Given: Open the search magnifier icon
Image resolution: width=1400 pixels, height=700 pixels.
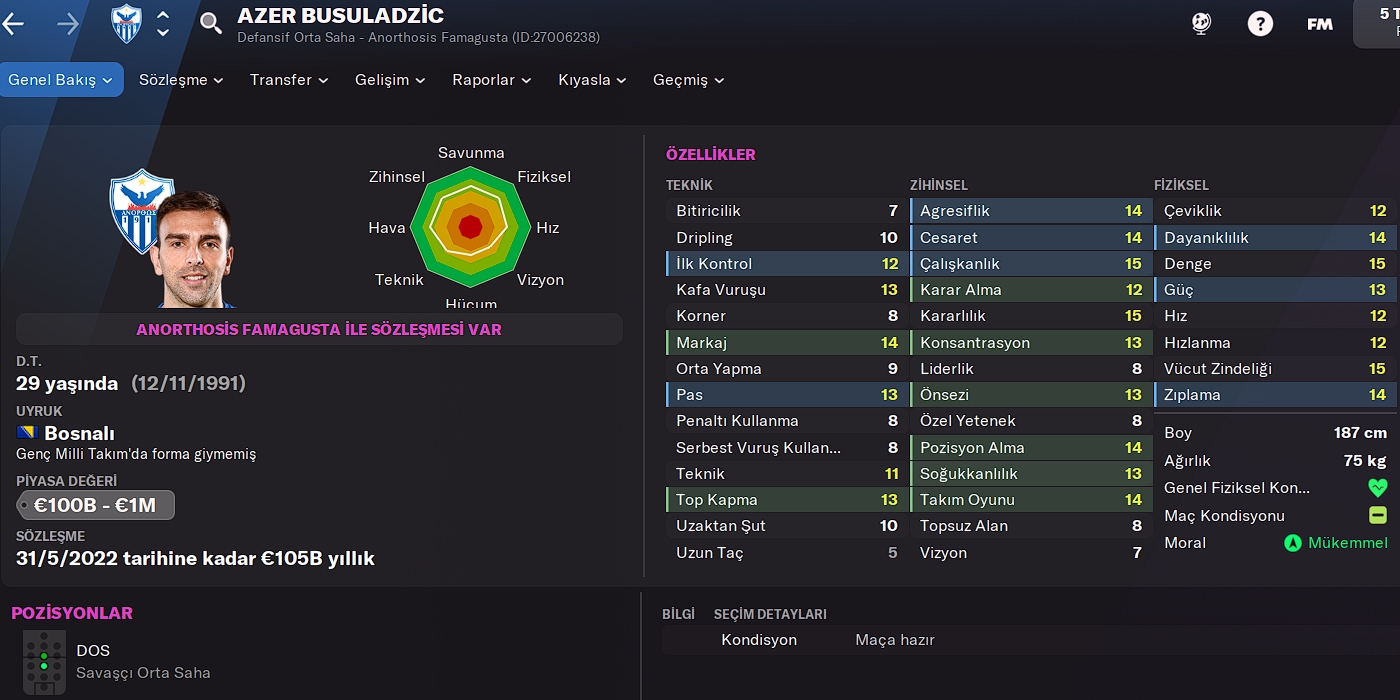Looking at the screenshot, I should (211, 23).
